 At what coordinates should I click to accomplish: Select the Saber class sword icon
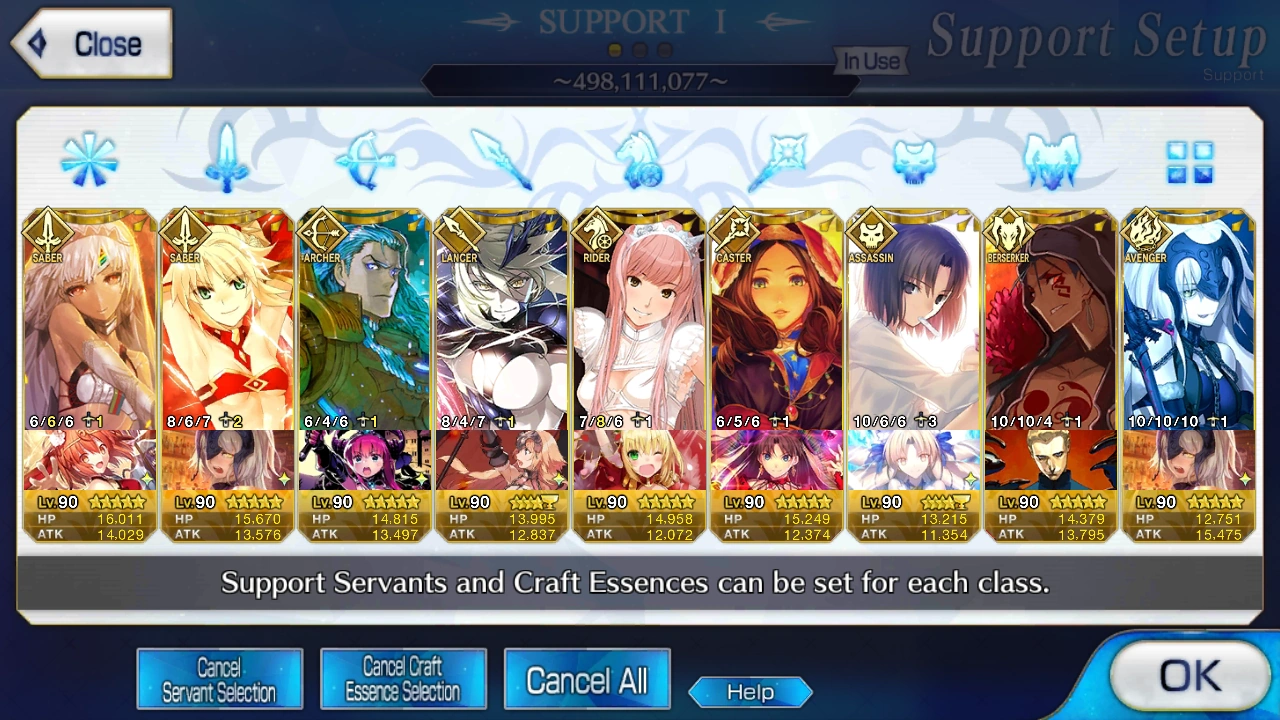[228, 160]
